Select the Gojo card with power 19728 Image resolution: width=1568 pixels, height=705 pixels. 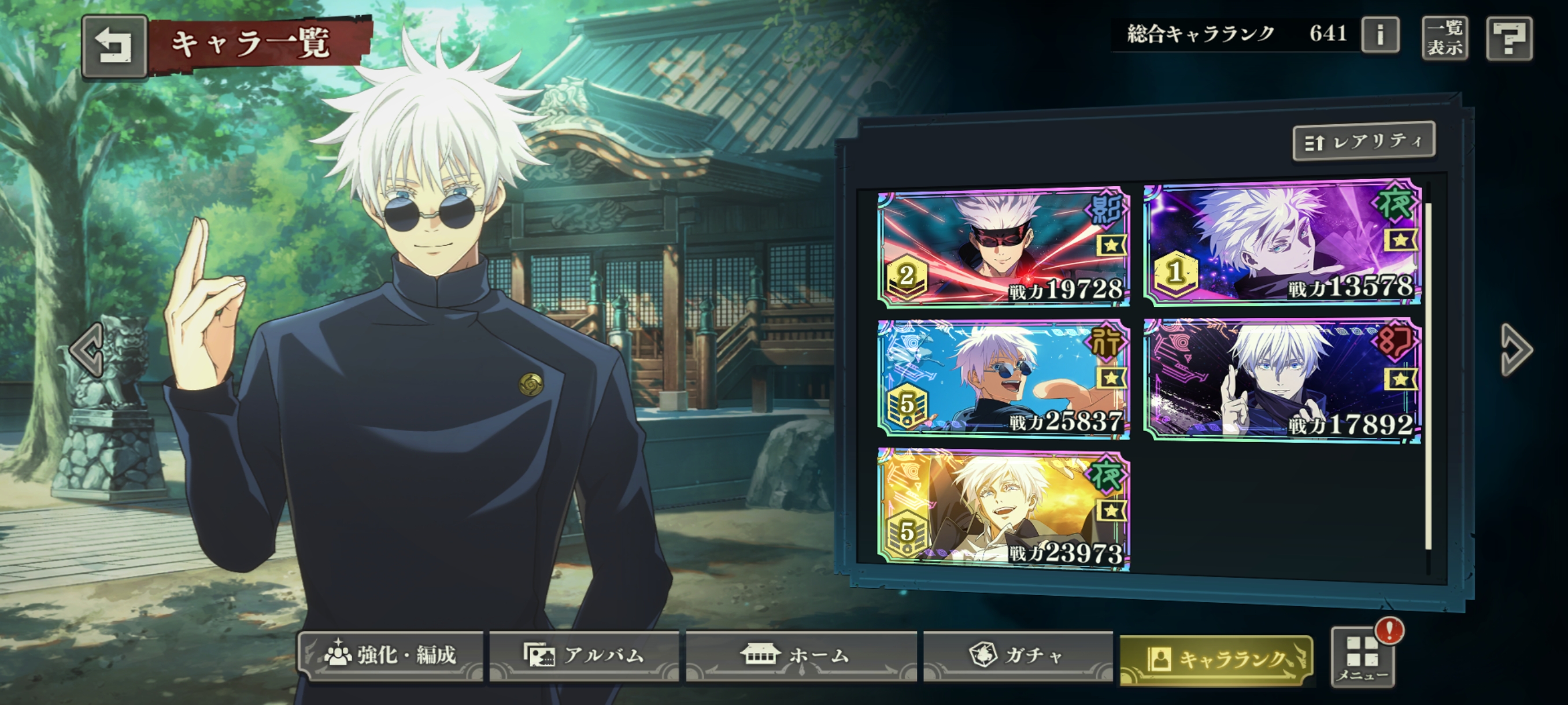pos(1003,247)
